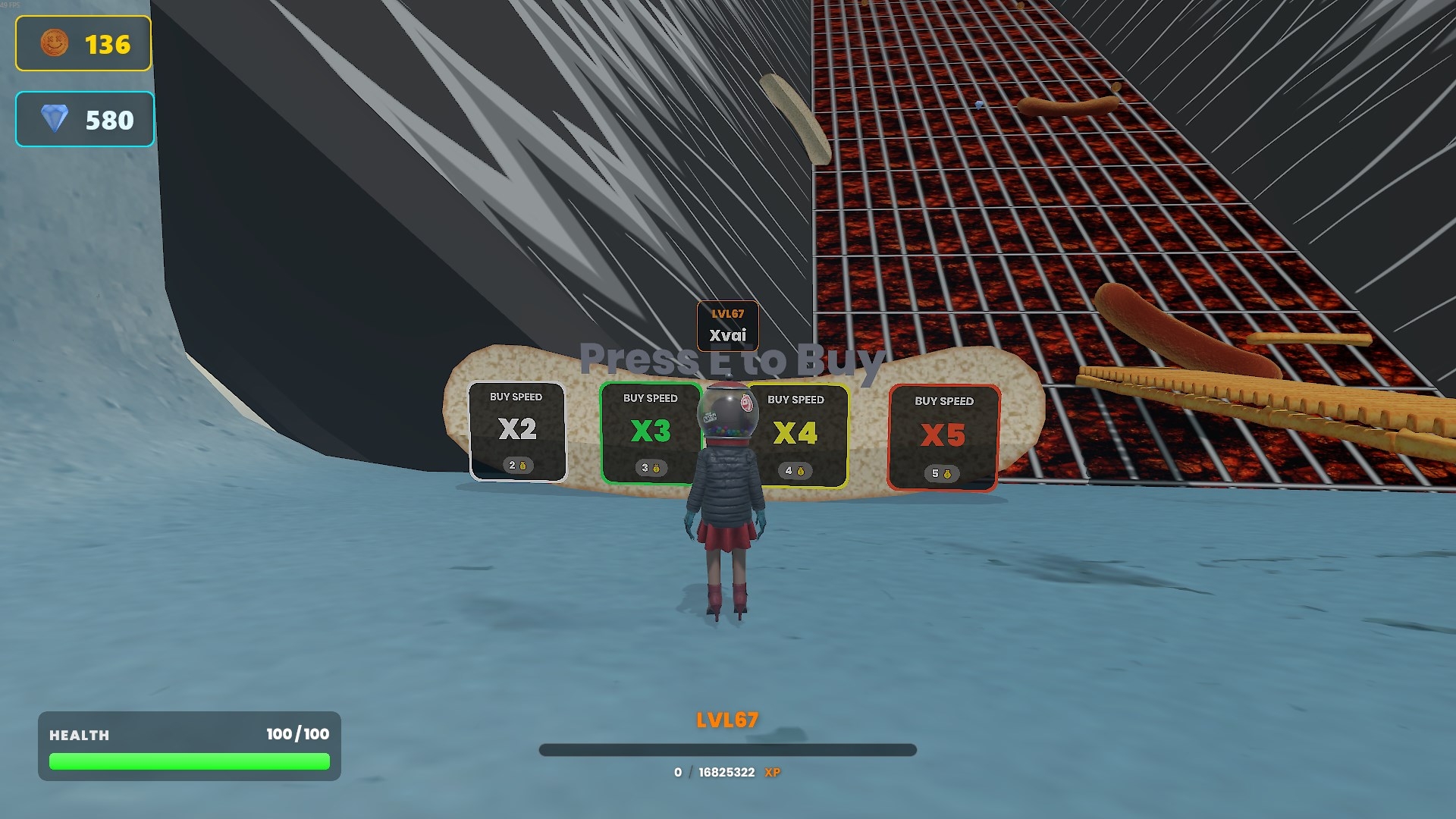Buy the red Speed X5 upgrade
The image size is (1456, 819).
(x=943, y=438)
